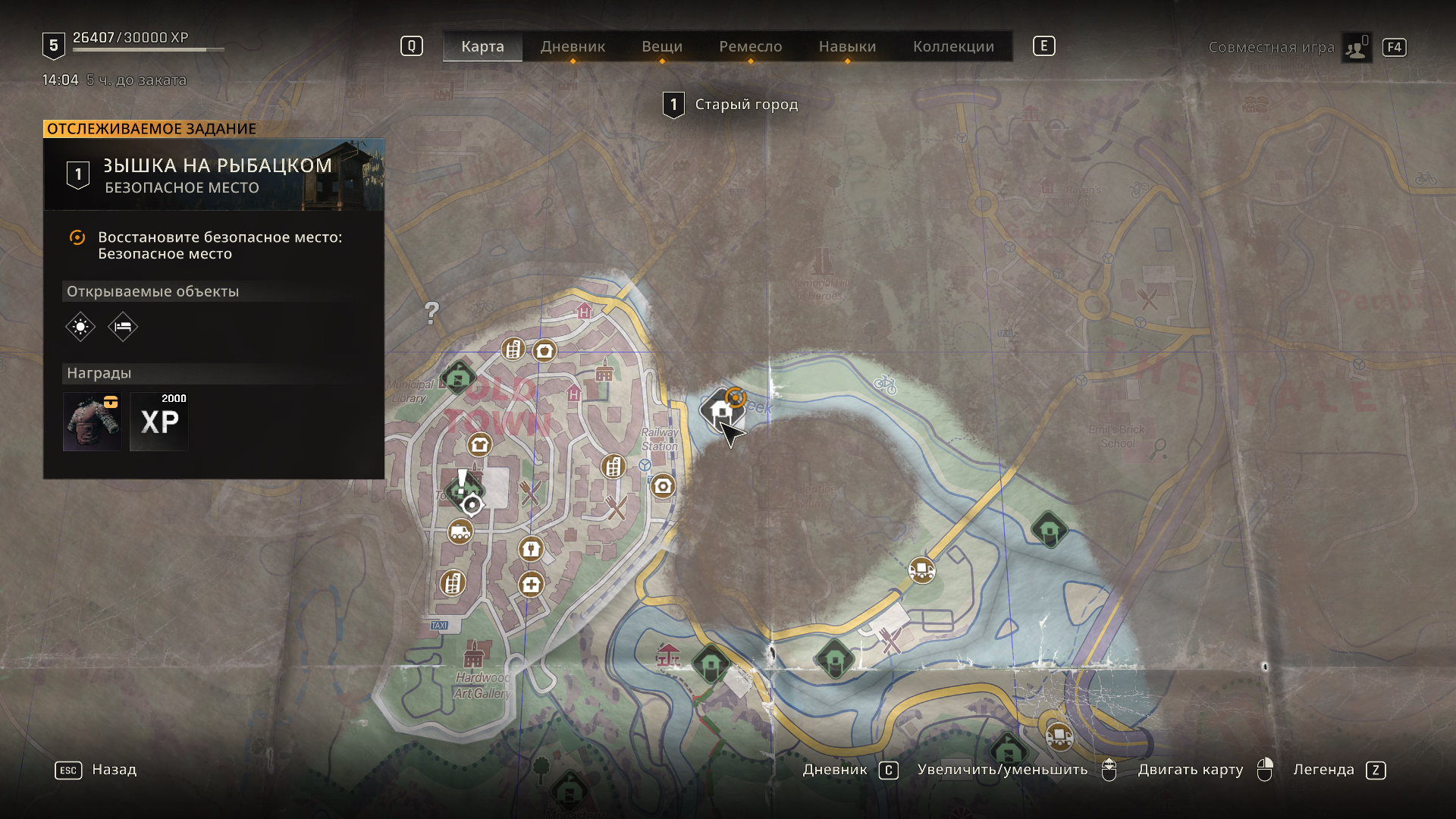Open the Дневник tab

[573, 46]
